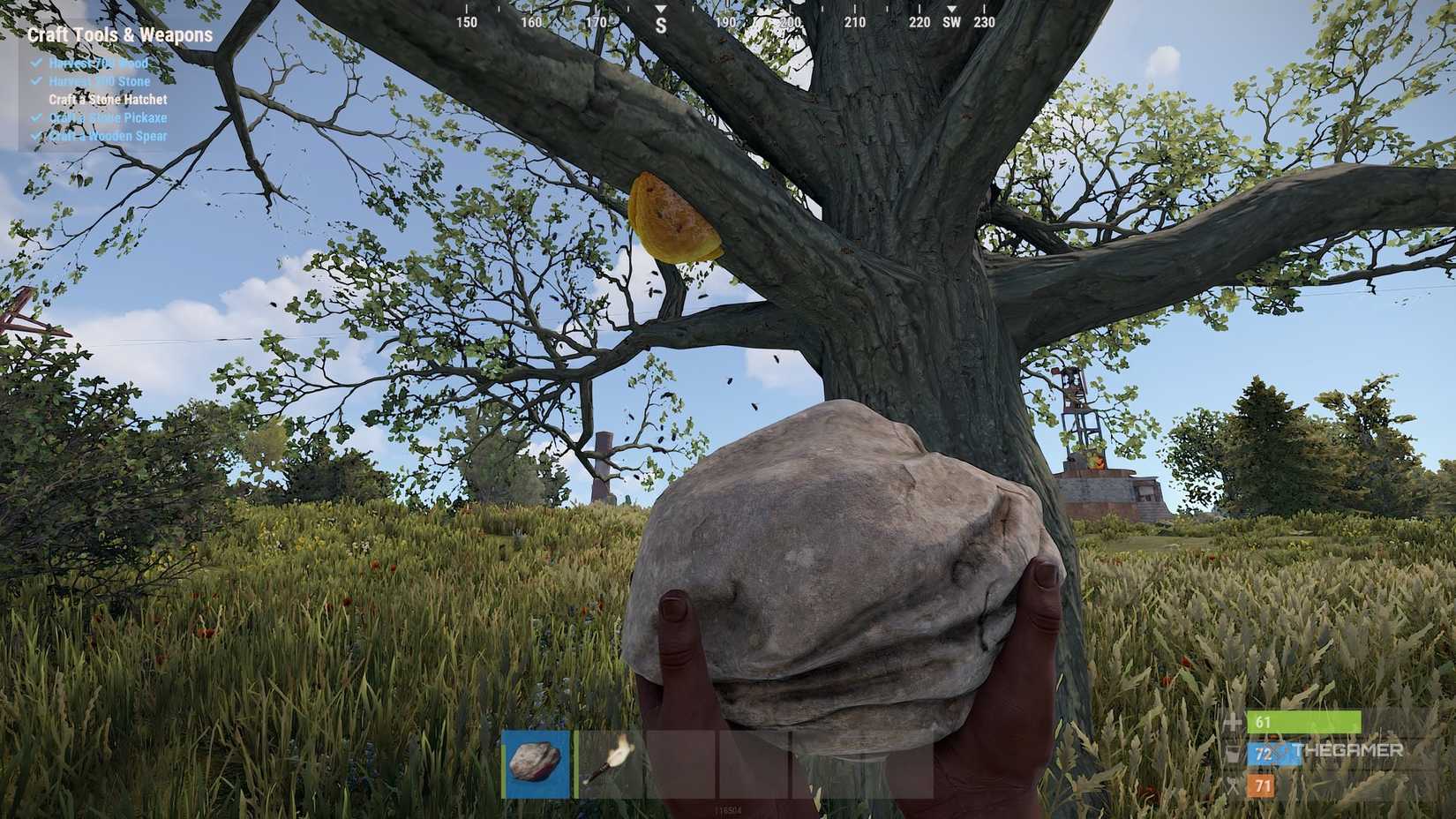Toggle the checkmark beside Craft a Wooden Spear

click(x=37, y=136)
